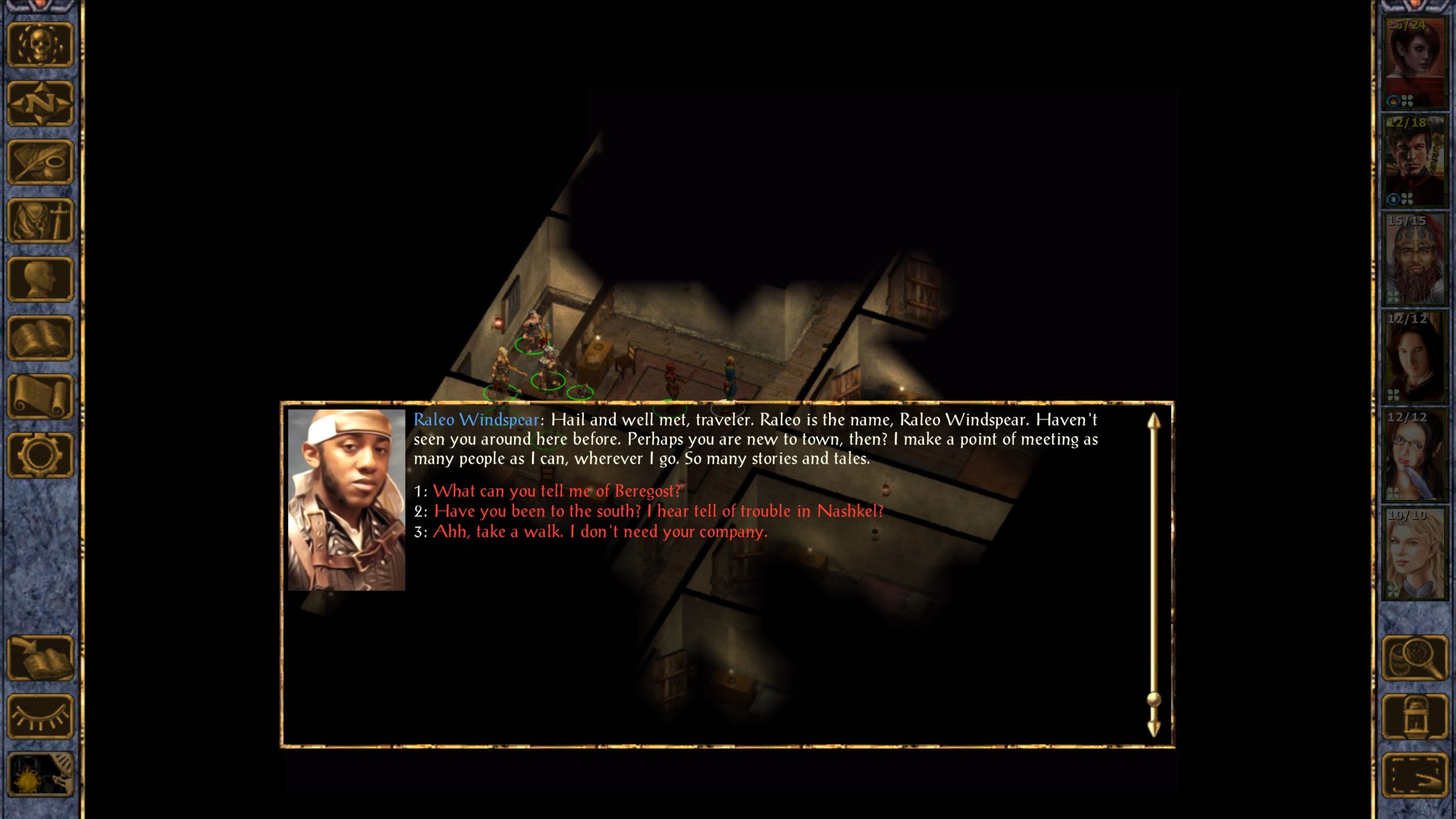Viewport: 1456px width, 819px height.
Task: Open options with the gear icon
Action: 40,455
